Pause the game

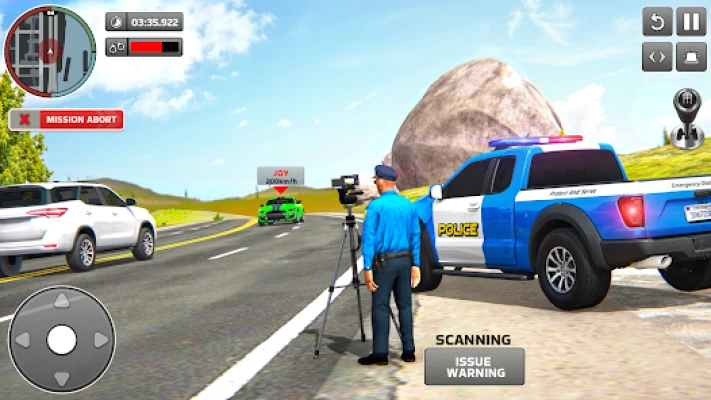pos(691,21)
